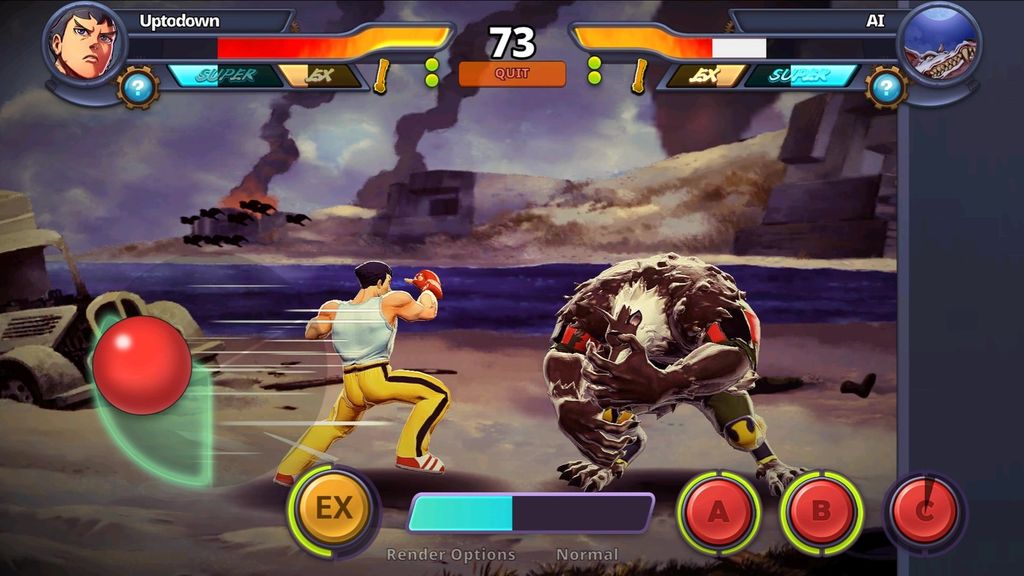Quit the match with the QUIT button
Viewport: 1024px width, 576px height.
click(x=511, y=74)
